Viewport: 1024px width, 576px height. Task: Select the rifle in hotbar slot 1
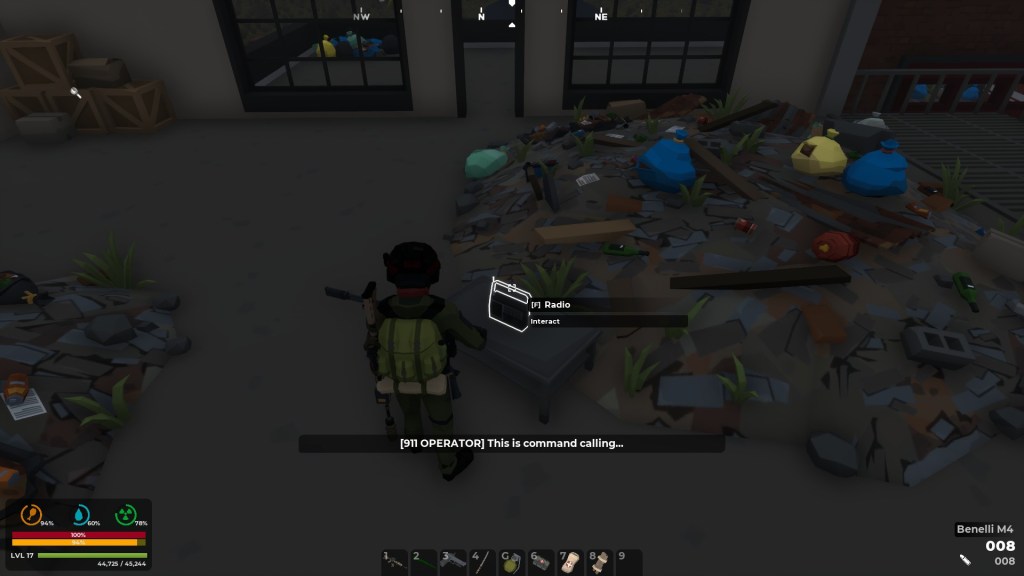pyautogui.click(x=395, y=561)
